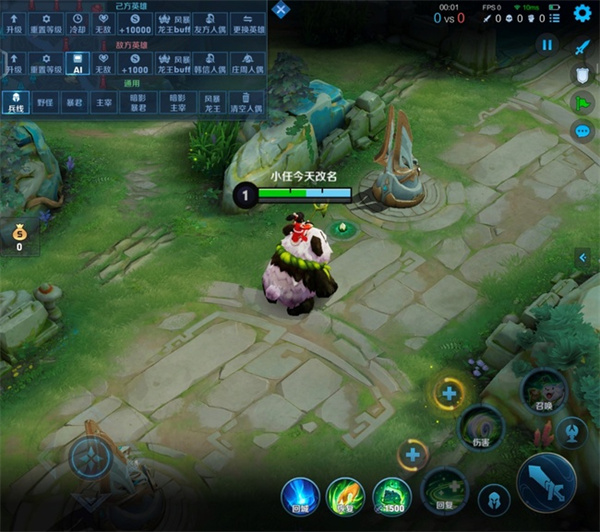Hit the sword basic attack button

pyautogui.click(x=546, y=483)
